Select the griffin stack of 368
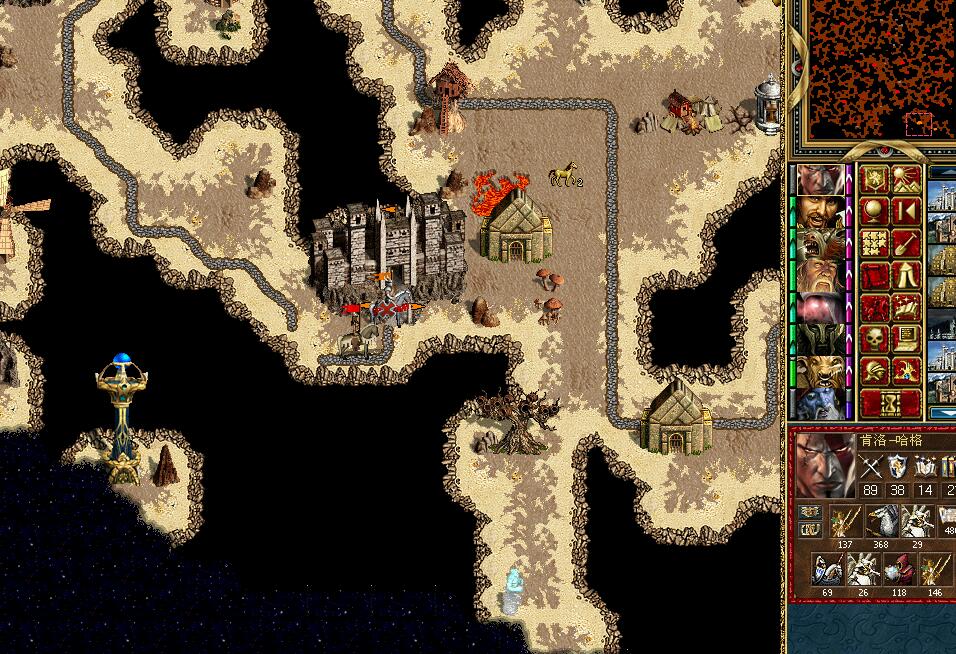Screen dimensions: 956x654 [x=881, y=522]
